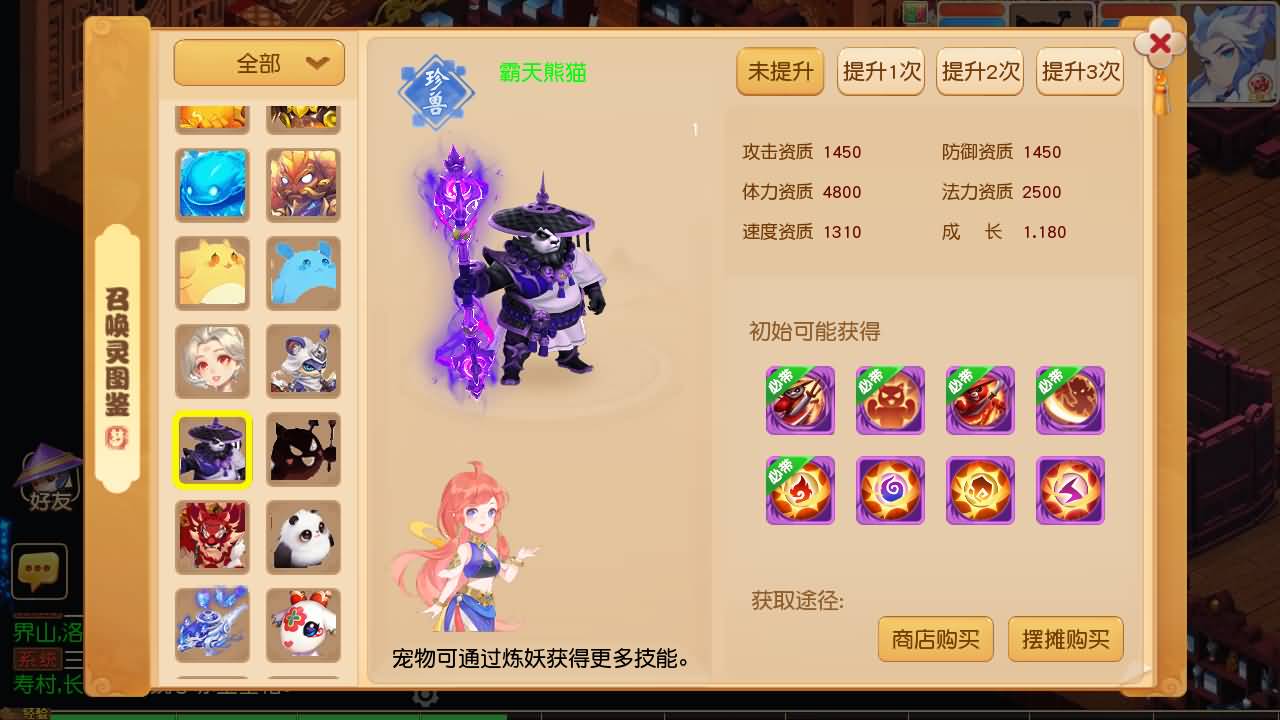Select the armored white tiger pet icon
The height and width of the screenshot is (720, 1280).
pos(303,361)
